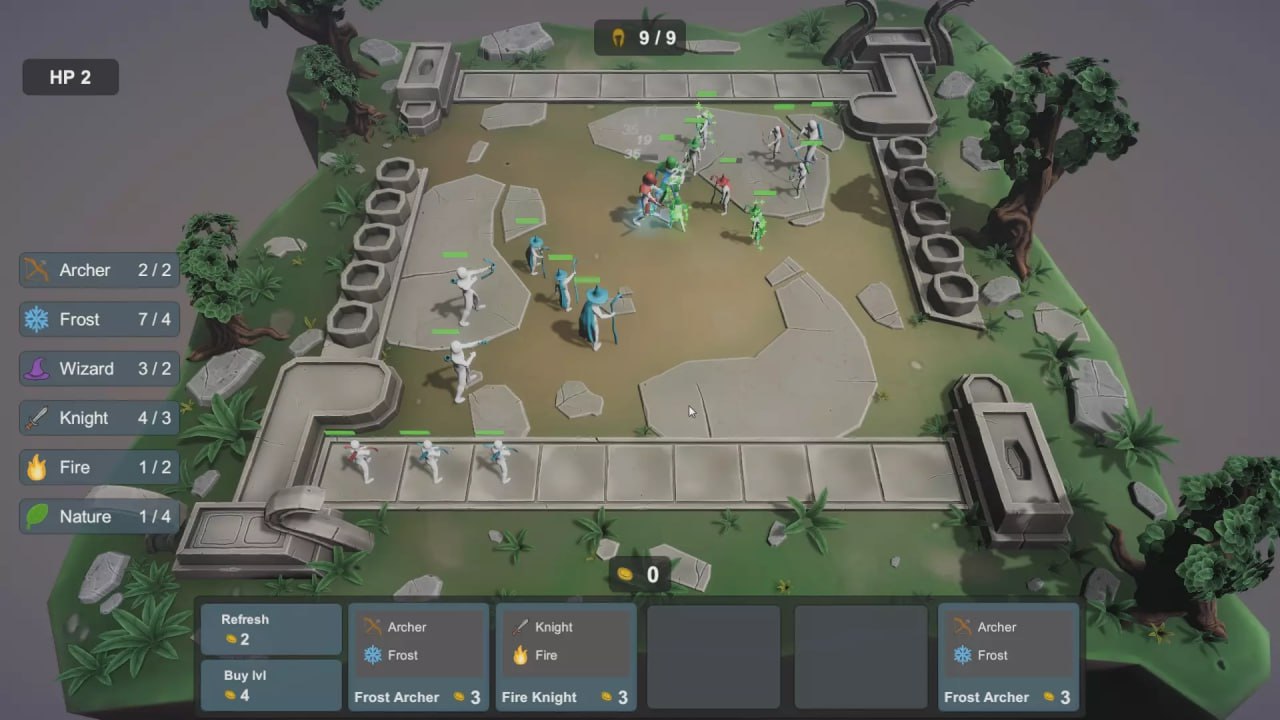Image resolution: width=1280 pixels, height=720 pixels.
Task: Select the Archer bow icon in the sidebar
Action: (x=37, y=269)
